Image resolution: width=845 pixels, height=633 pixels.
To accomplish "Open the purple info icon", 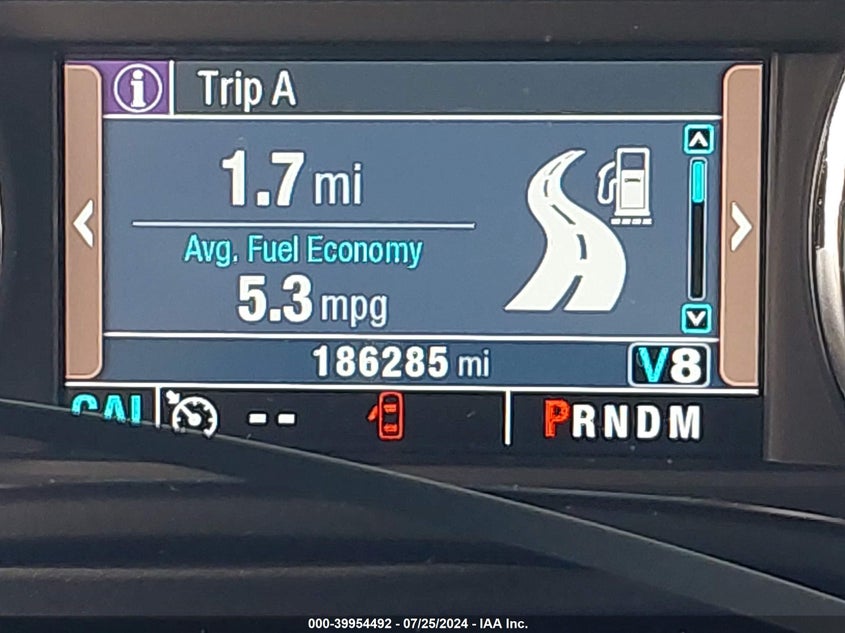I will (137, 88).
